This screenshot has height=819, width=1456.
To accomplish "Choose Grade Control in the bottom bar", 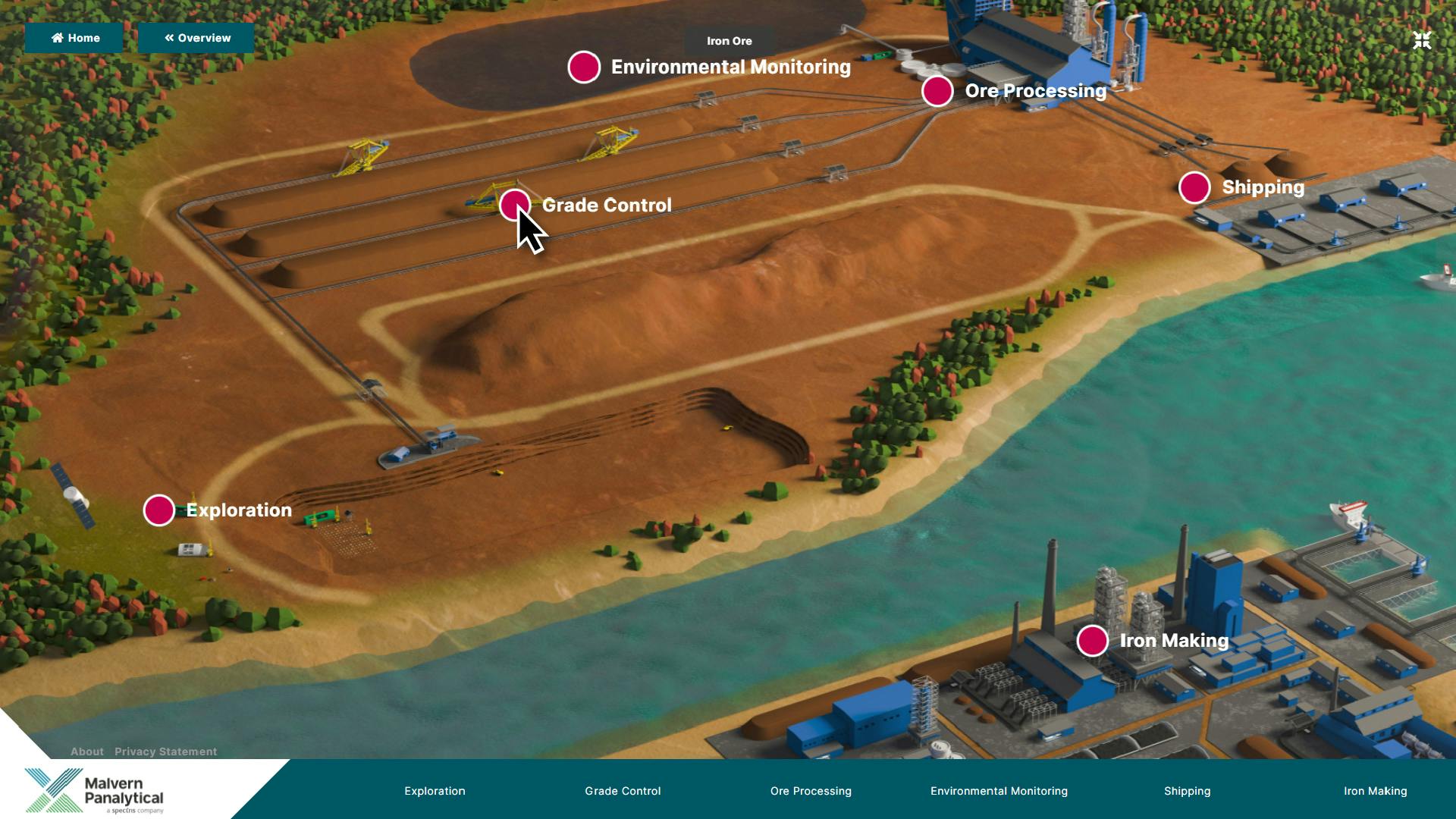I will (x=623, y=791).
